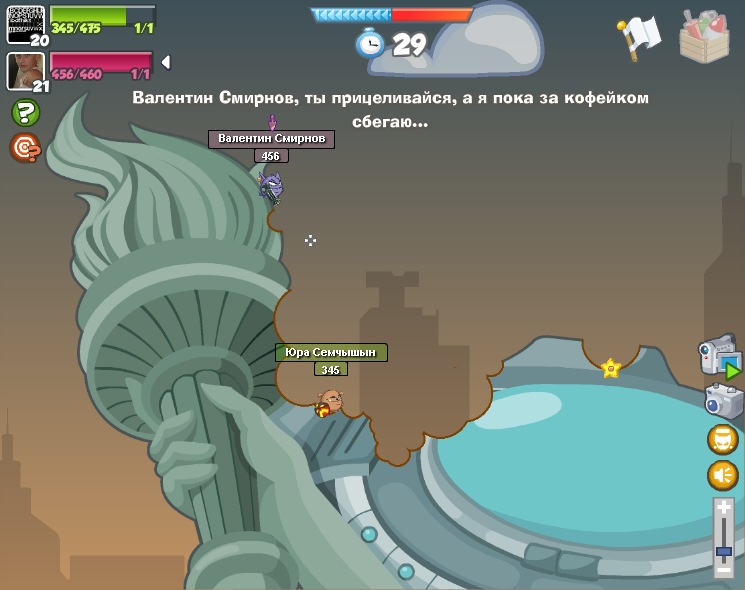
Task: Click the orange round button above the speaker
Action: [723, 439]
